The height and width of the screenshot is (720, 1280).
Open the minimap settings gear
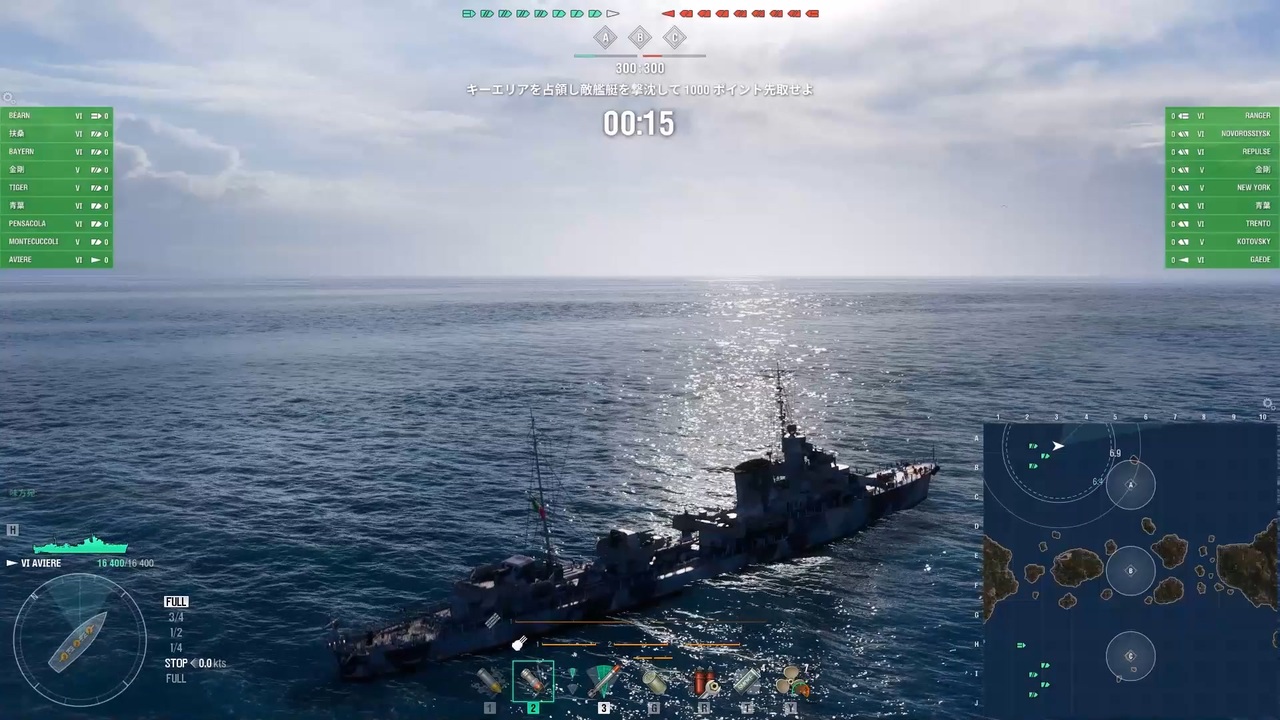pos(1267,403)
